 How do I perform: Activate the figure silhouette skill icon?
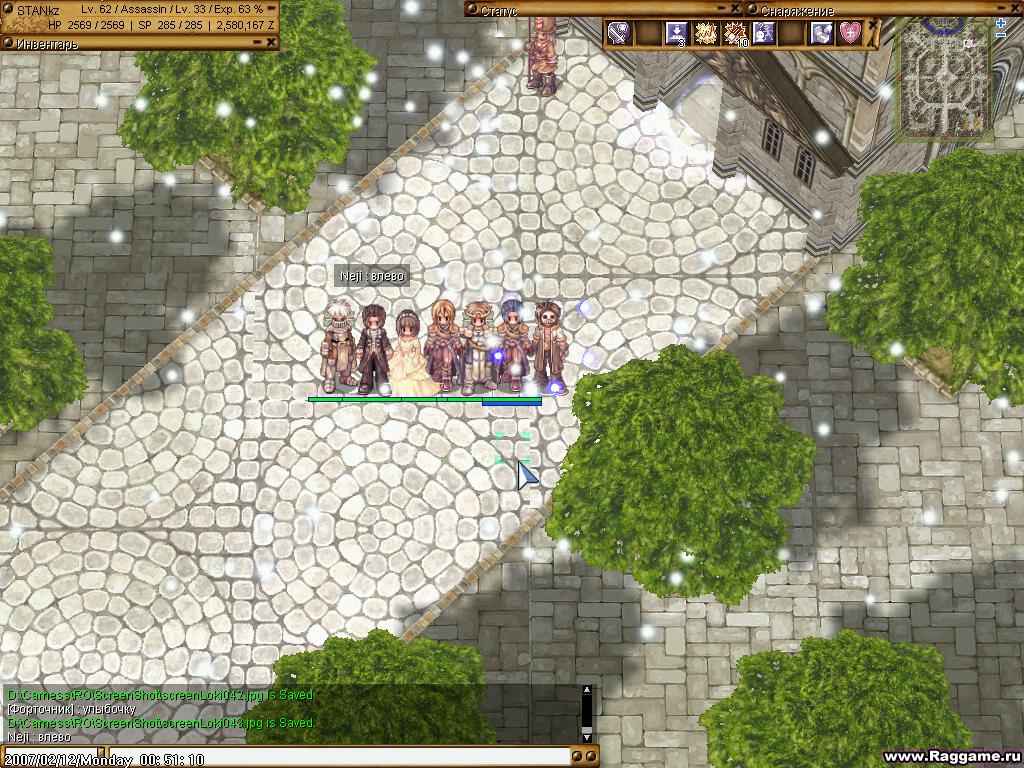coord(764,33)
